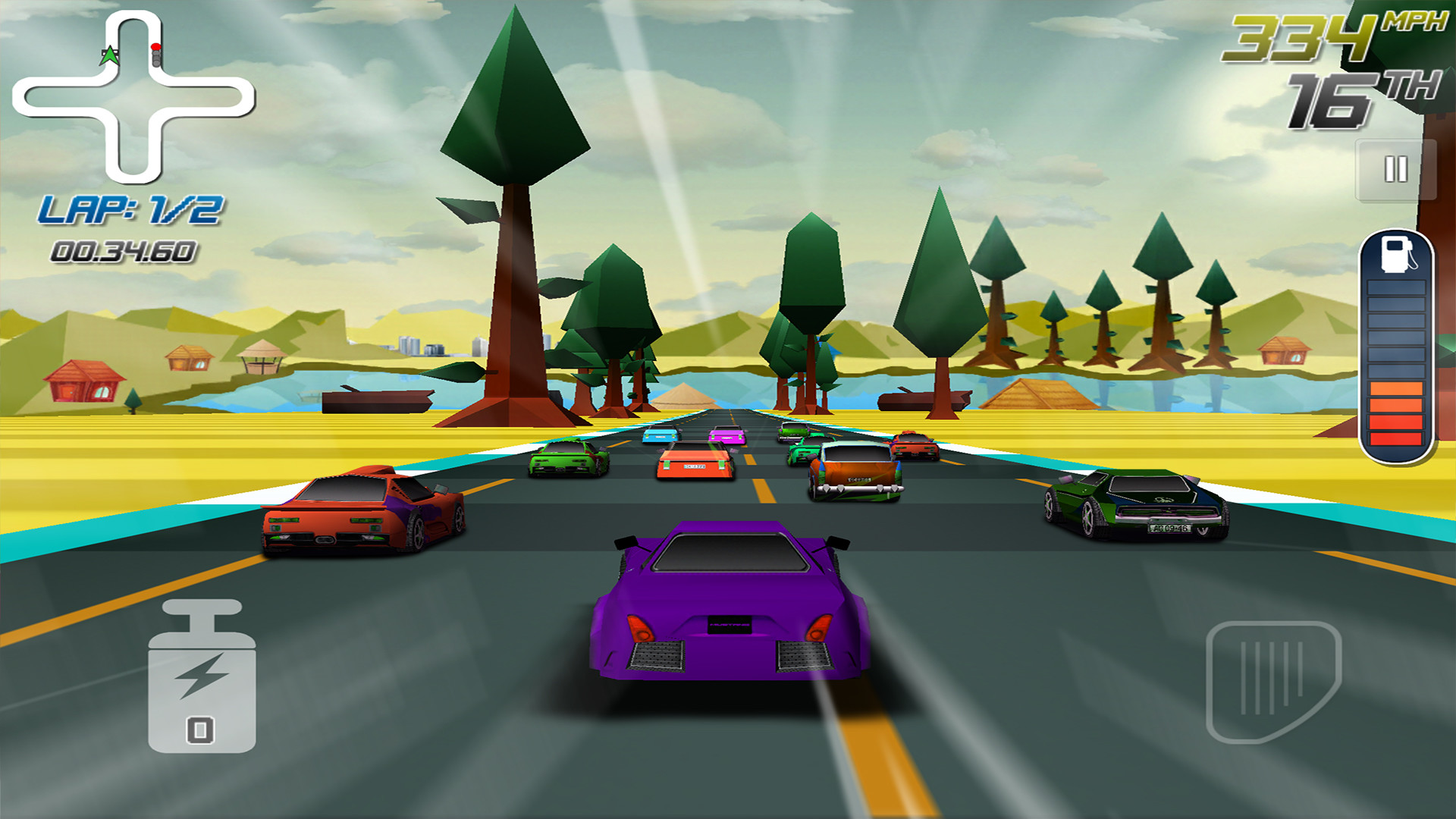Click the LAP: 1/2 counter
The height and width of the screenshot is (819, 1456).
coord(130,210)
